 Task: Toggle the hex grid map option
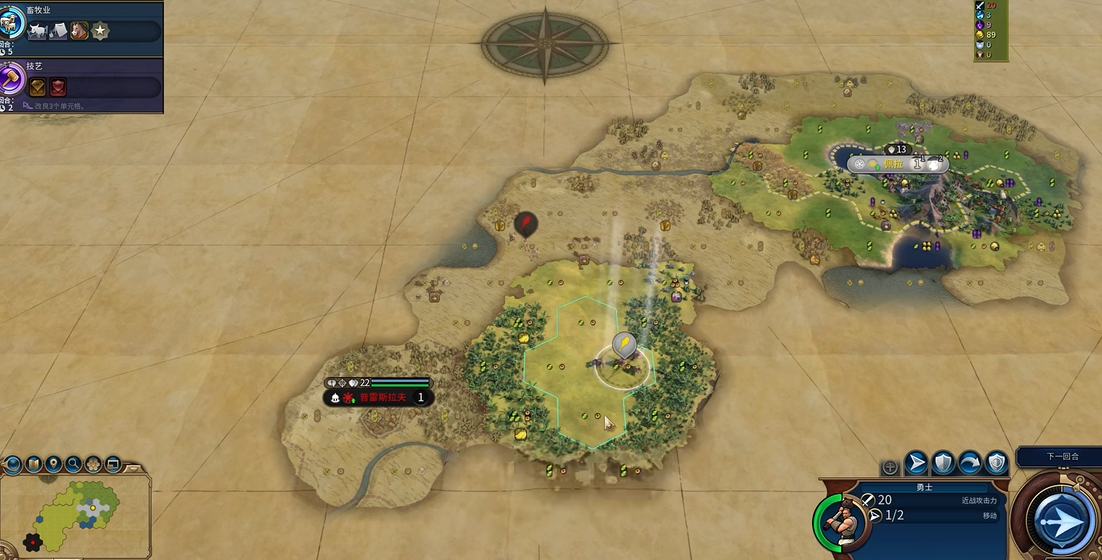pos(93,464)
